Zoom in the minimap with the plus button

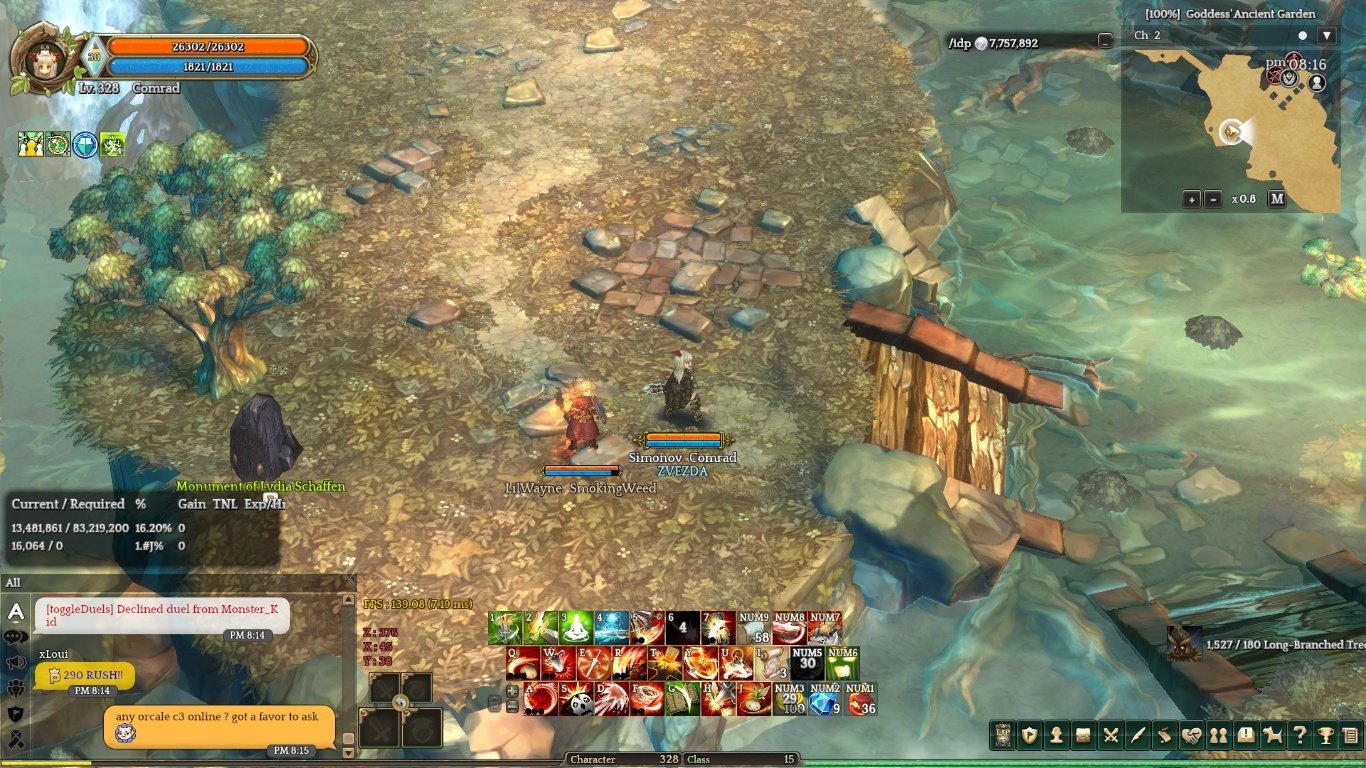point(1192,199)
